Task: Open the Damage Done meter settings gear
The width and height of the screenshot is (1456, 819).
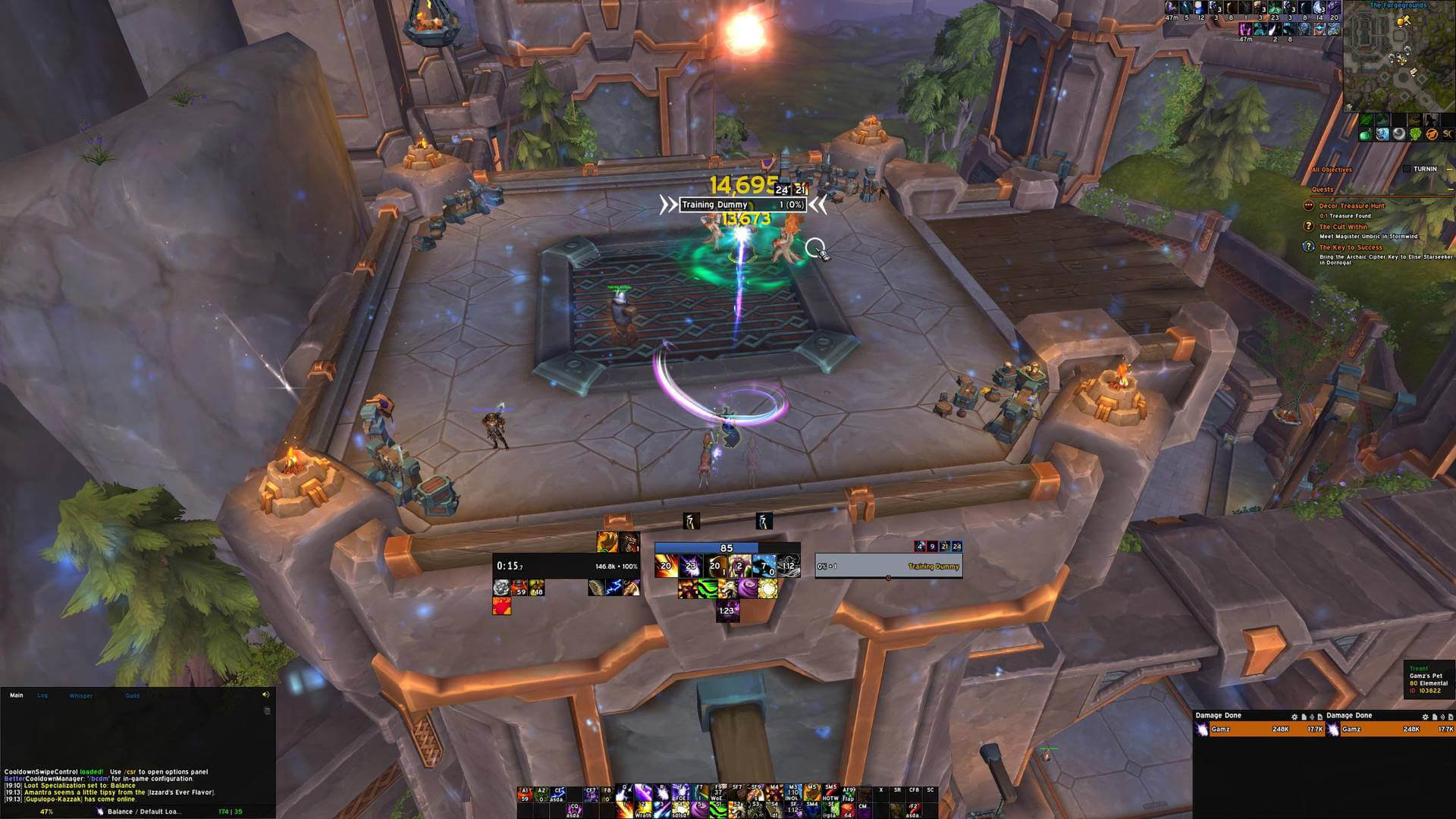Action: [1294, 717]
